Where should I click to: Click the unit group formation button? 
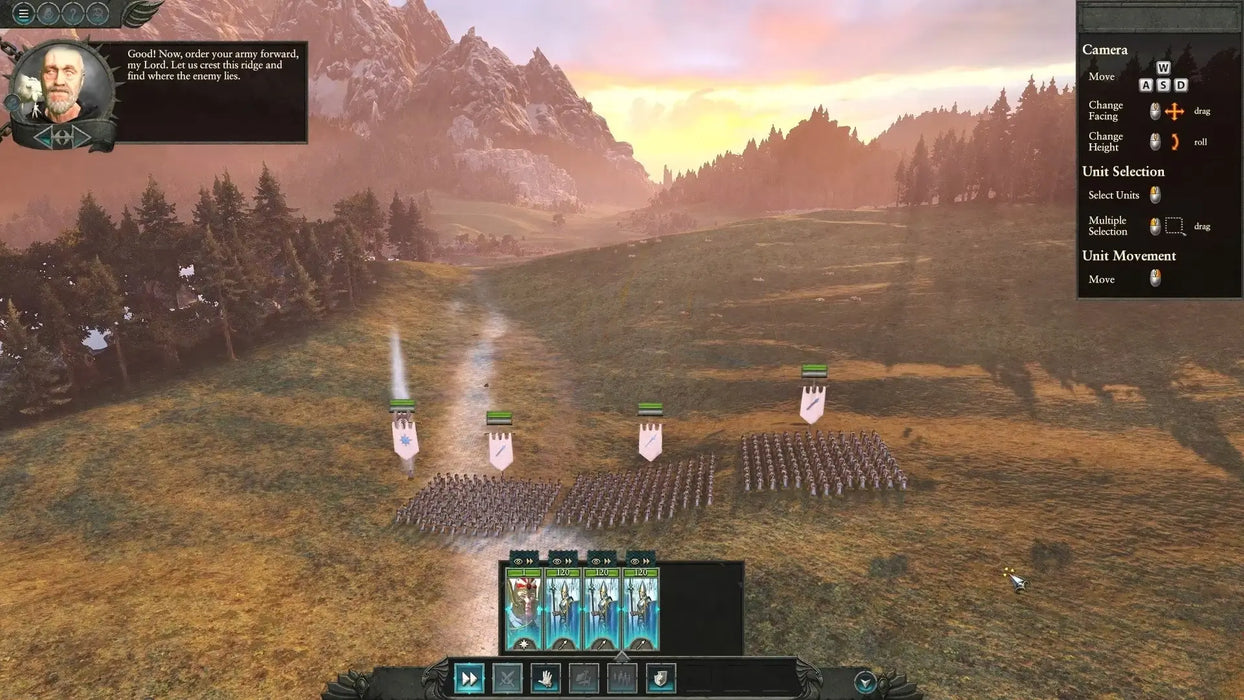point(622,678)
